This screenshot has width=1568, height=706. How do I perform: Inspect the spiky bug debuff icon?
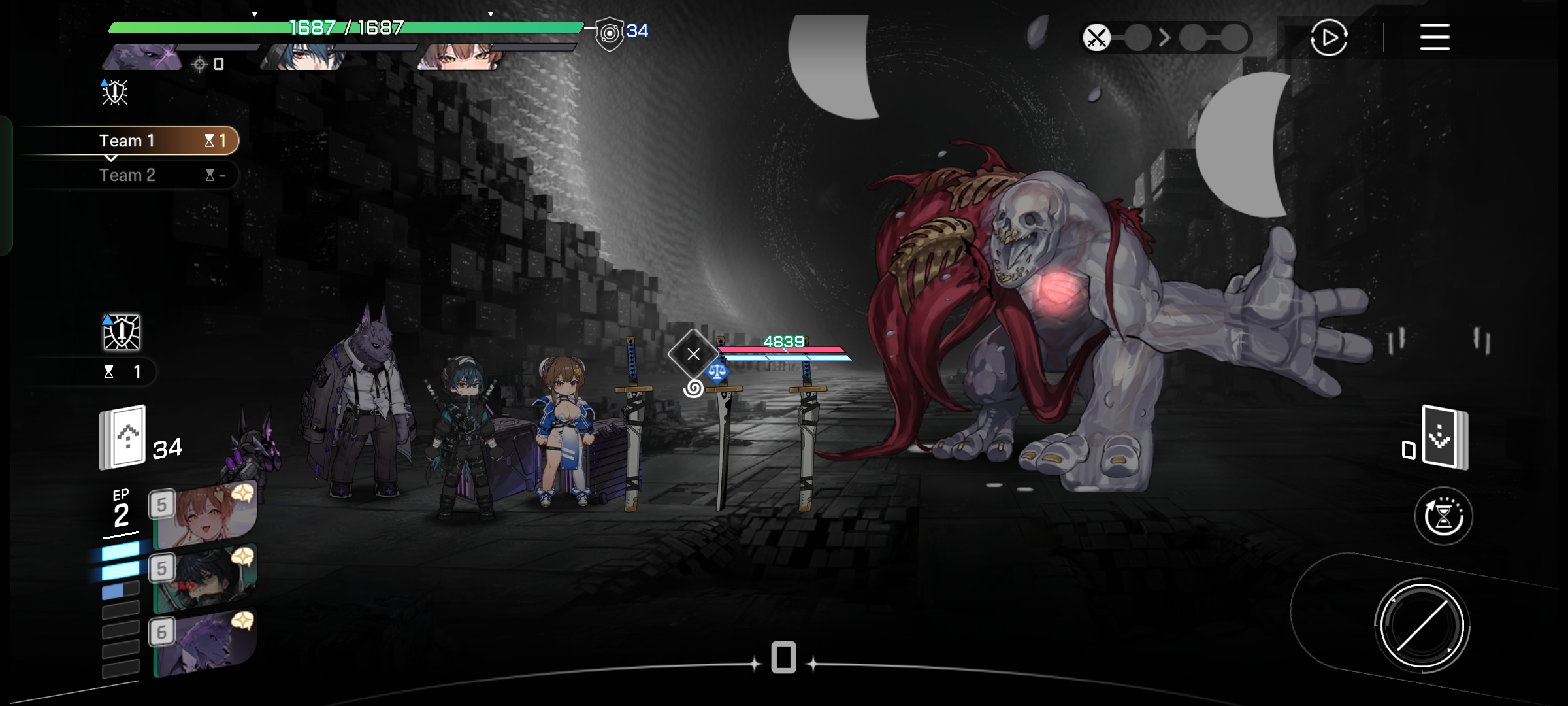pyautogui.click(x=114, y=92)
